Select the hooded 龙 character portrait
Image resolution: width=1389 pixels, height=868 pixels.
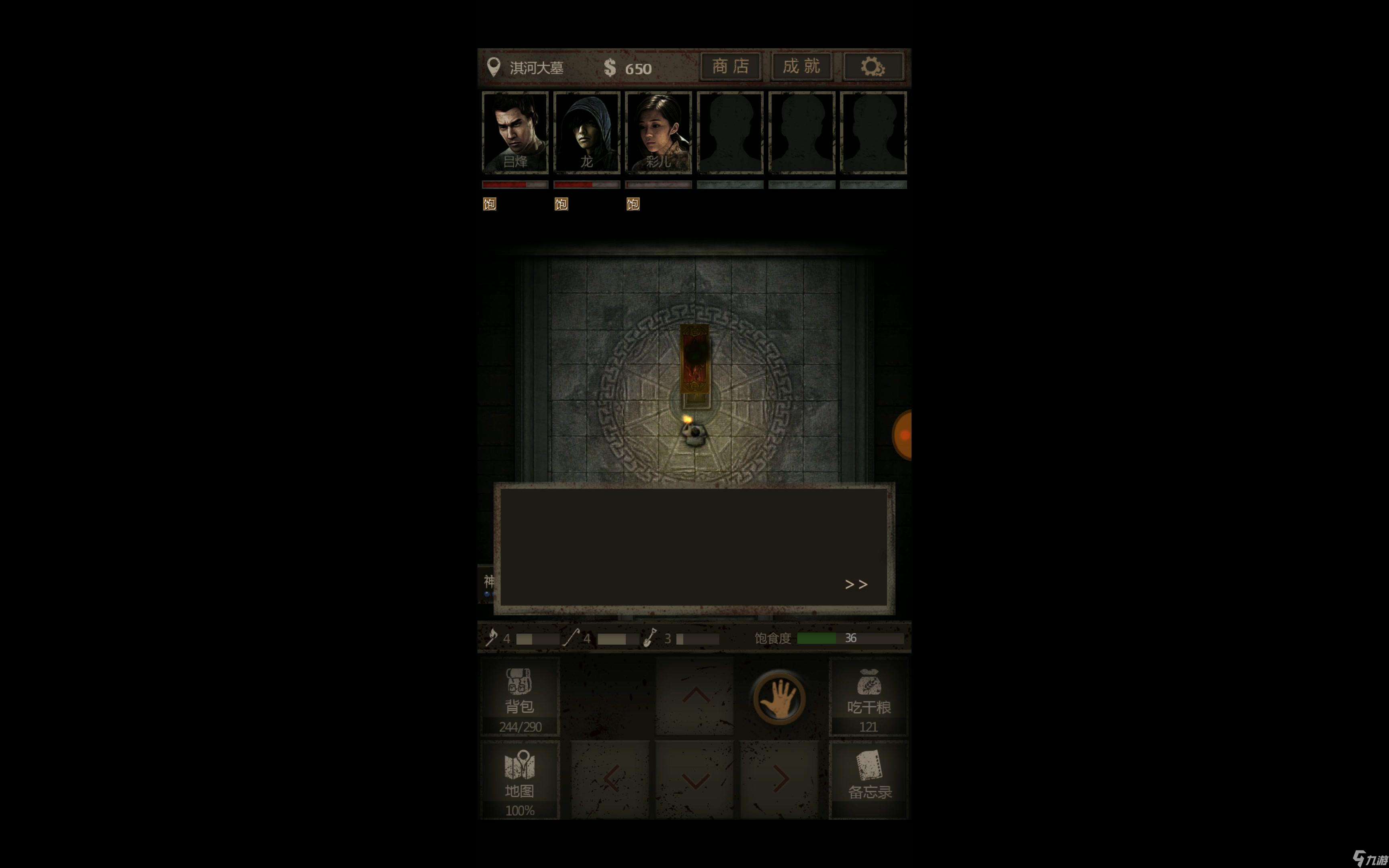[x=587, y=132]
